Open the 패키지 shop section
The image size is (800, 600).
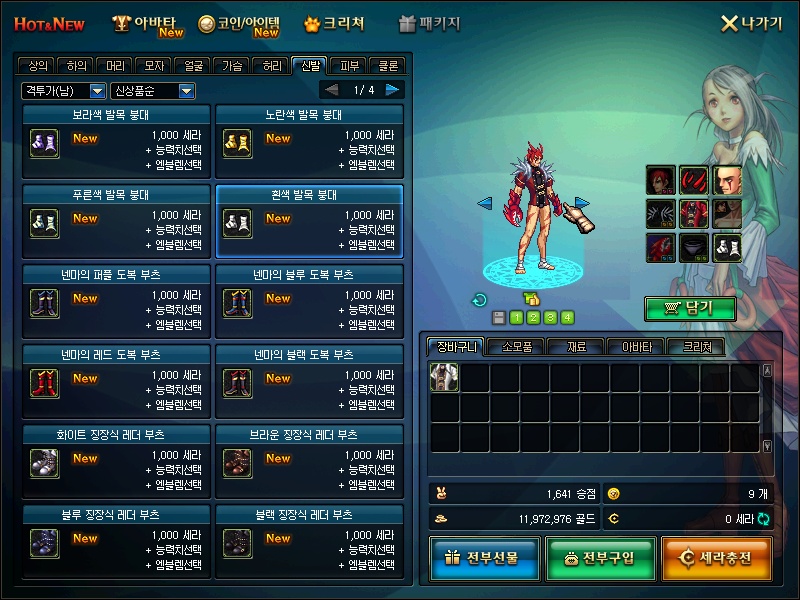pos(429,23)
